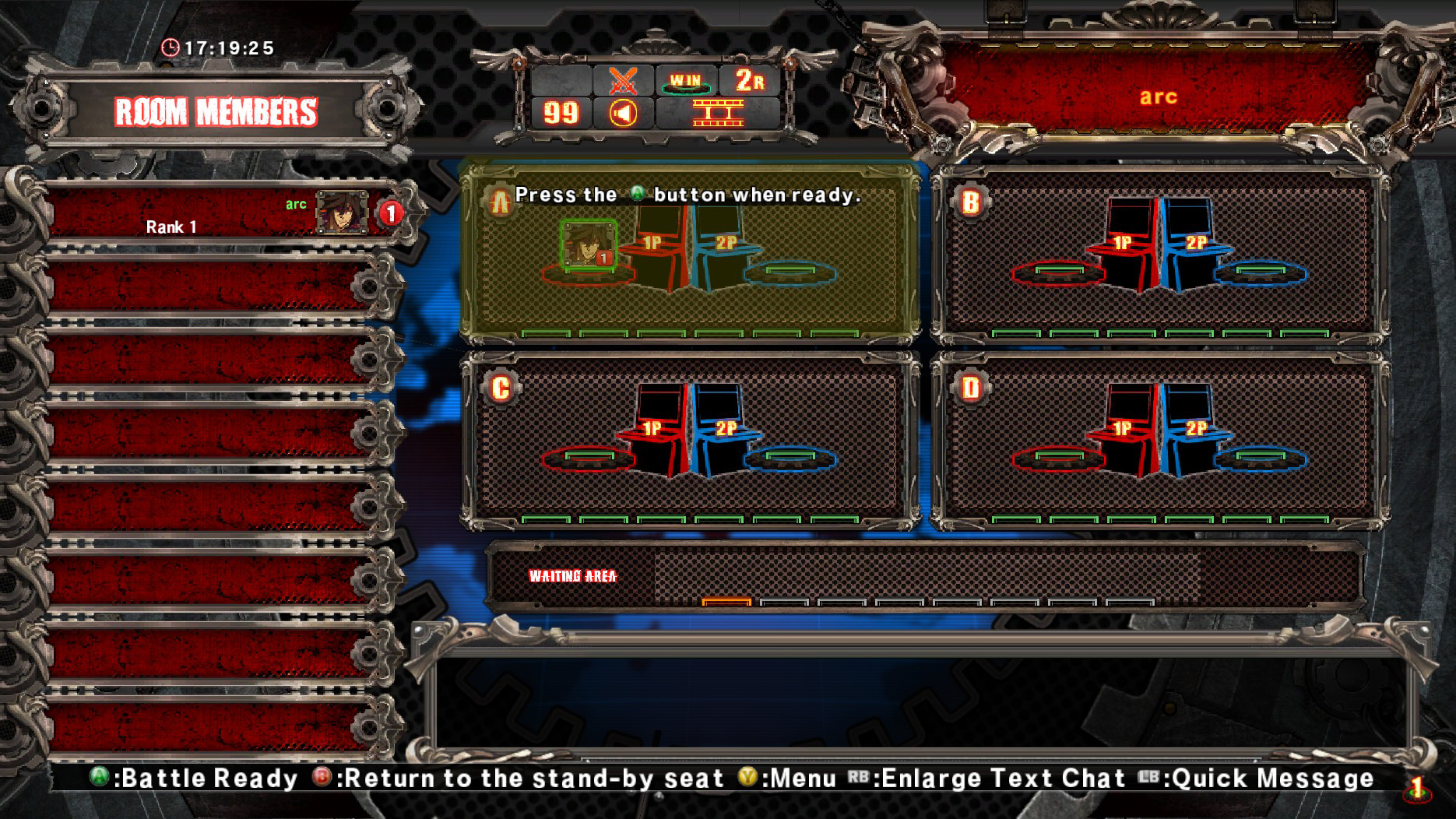Click the clock icon beside 17:19:25
Screen dimensions: 1456x819
173,47
